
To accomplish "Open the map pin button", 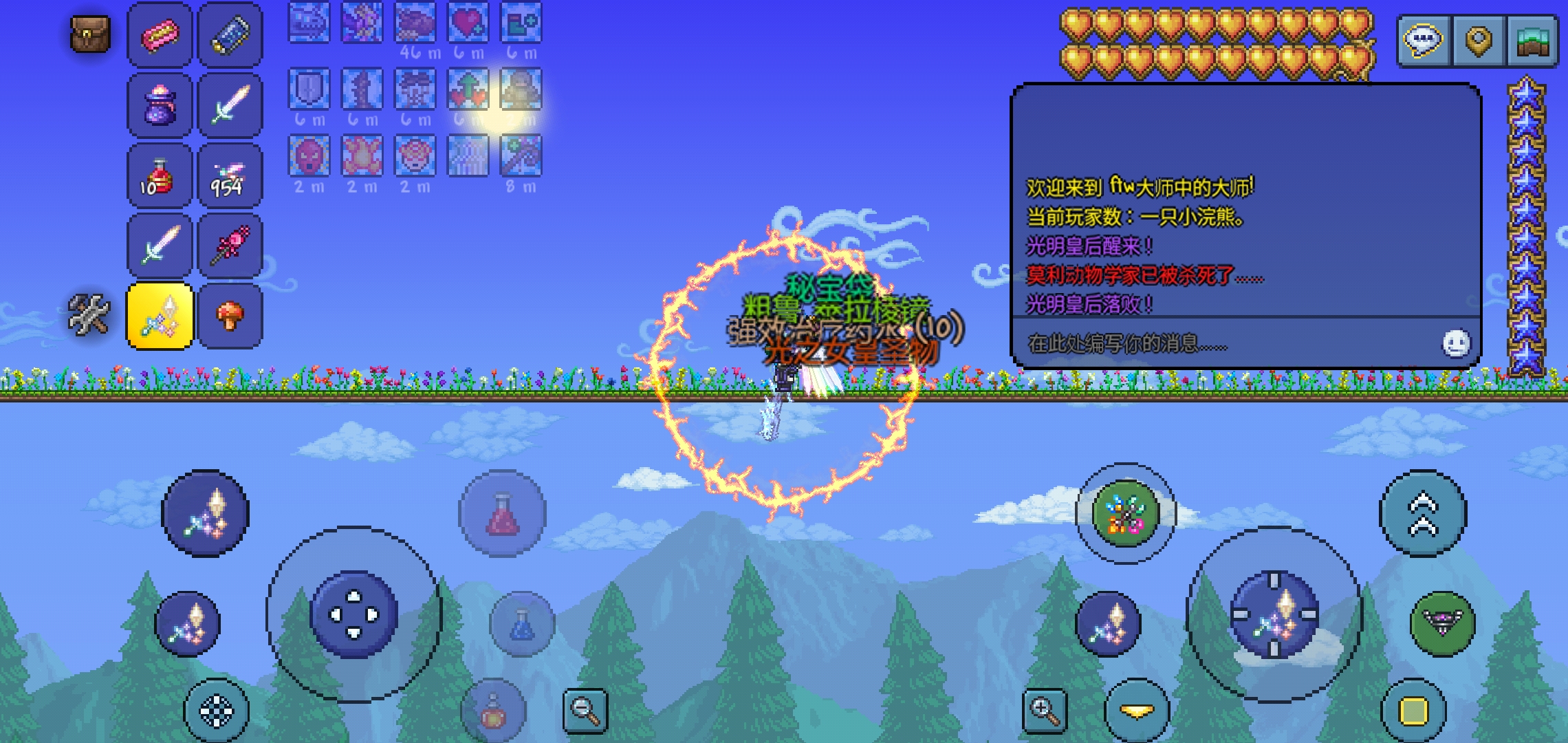I will [1478, 41].
